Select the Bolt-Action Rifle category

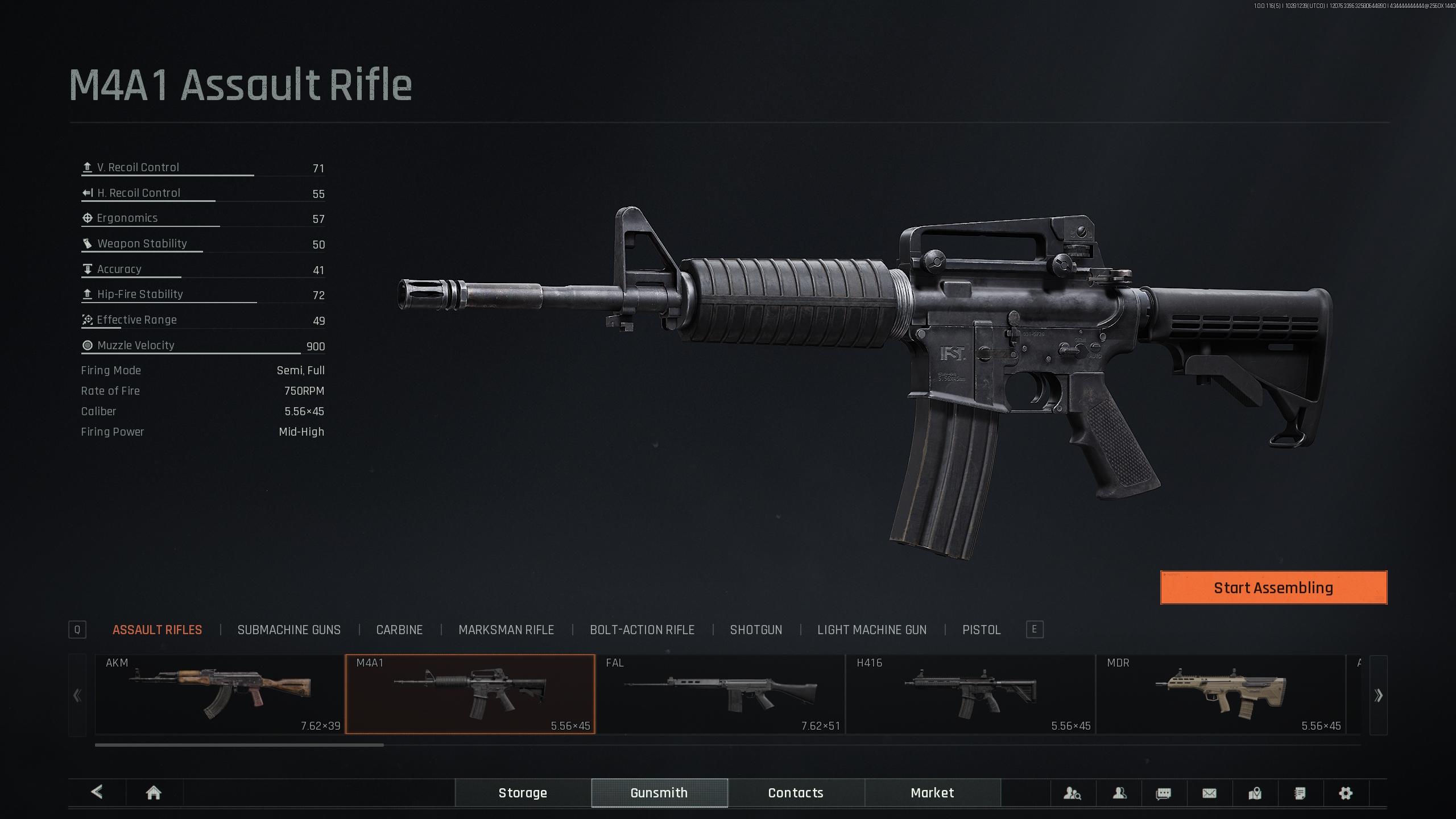(642, 630)
